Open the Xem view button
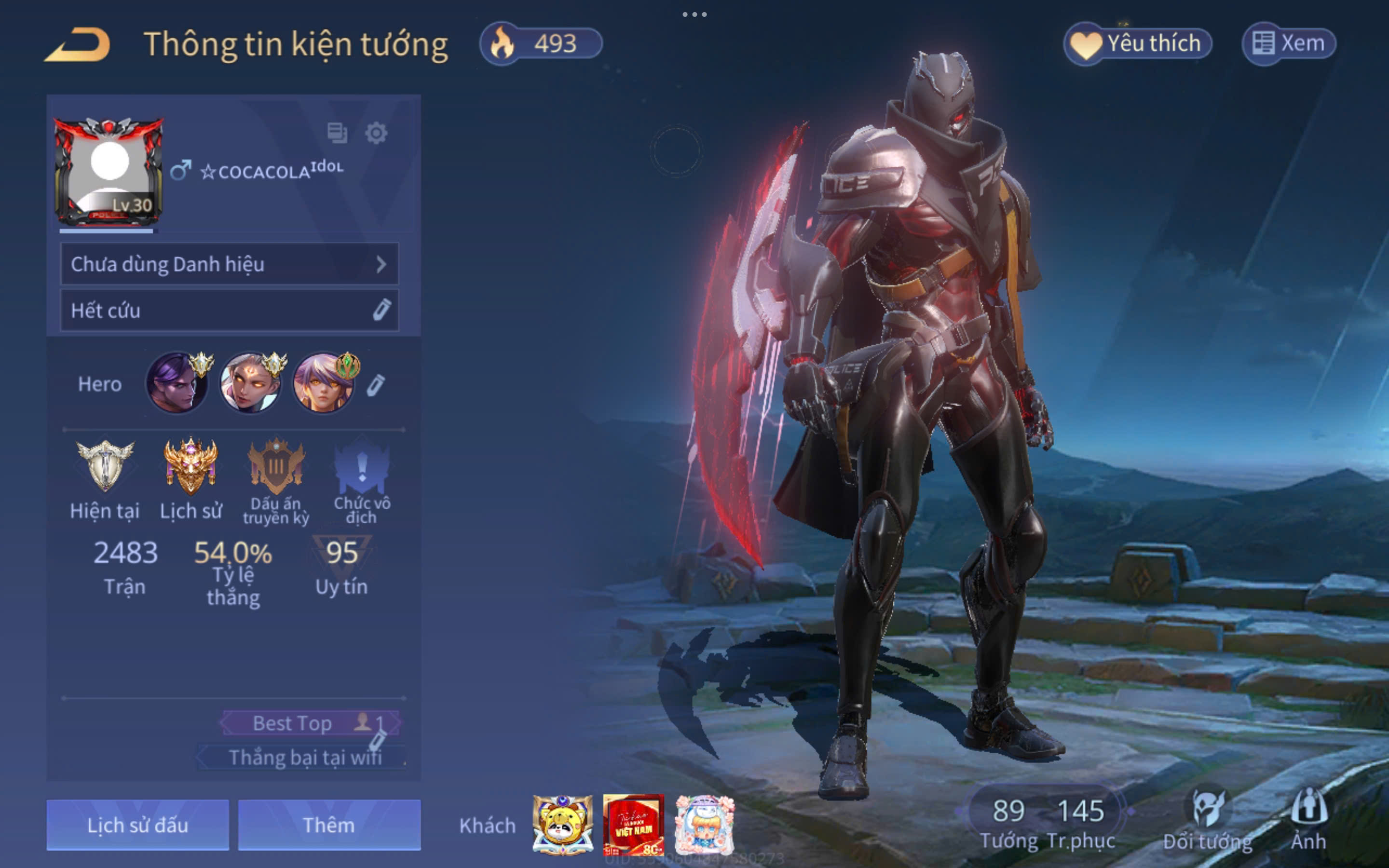The image size is (1389, 868). click(x=1289, y=43)
